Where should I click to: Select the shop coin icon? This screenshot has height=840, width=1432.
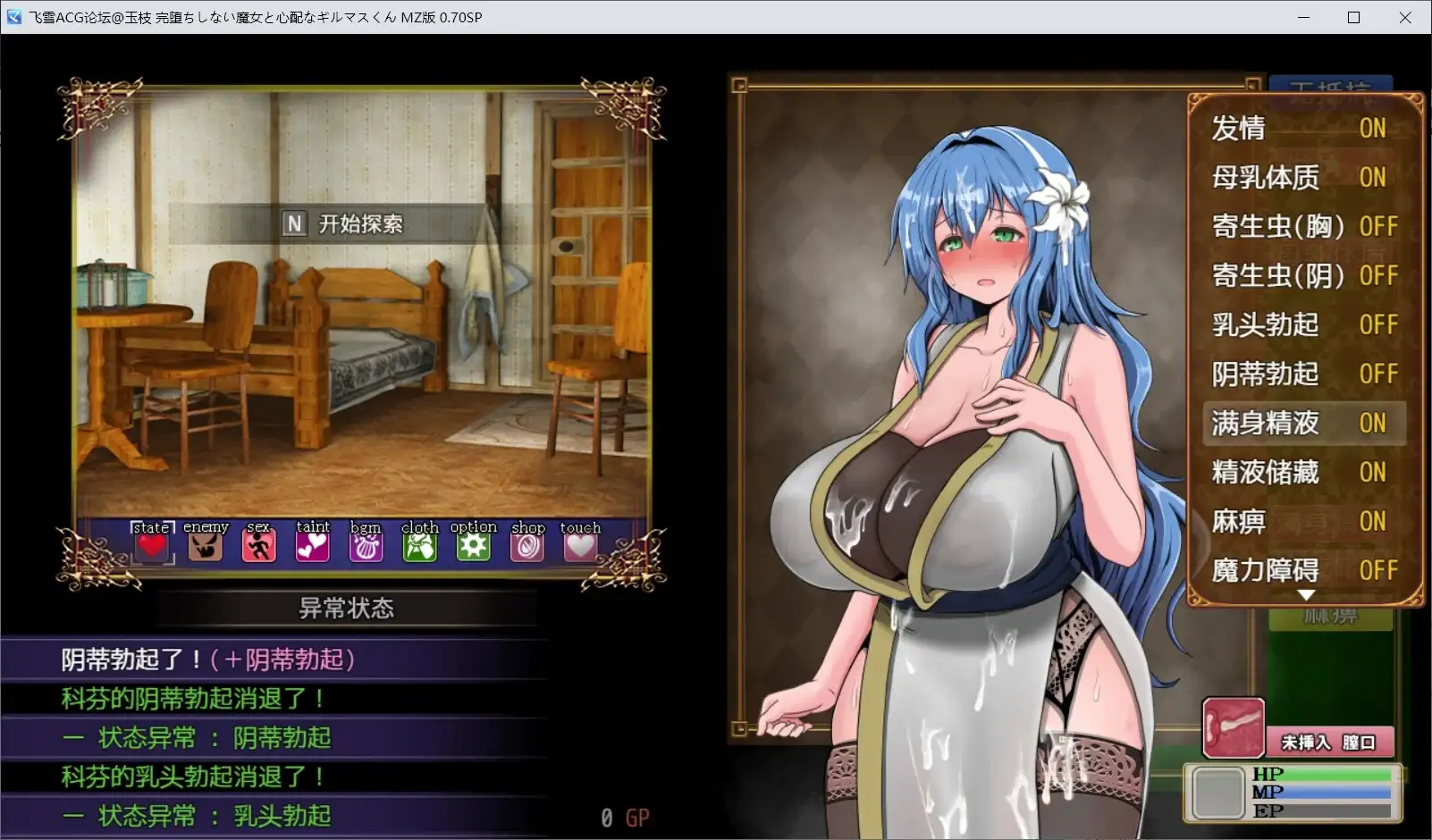pyautogui.click(x=526, y=543)
